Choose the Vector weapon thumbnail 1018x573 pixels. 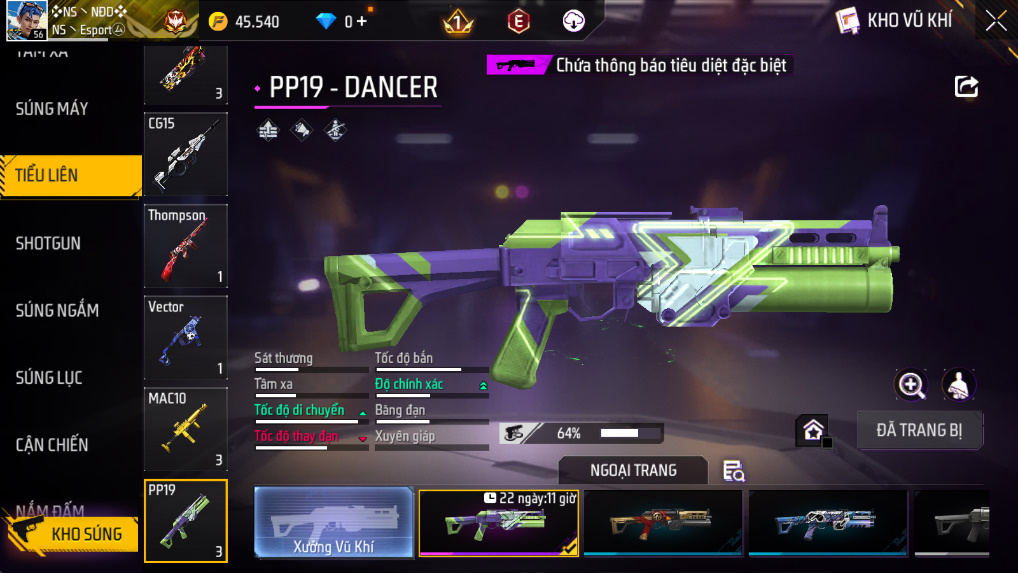pyautogui.click(x=186, y=337)
